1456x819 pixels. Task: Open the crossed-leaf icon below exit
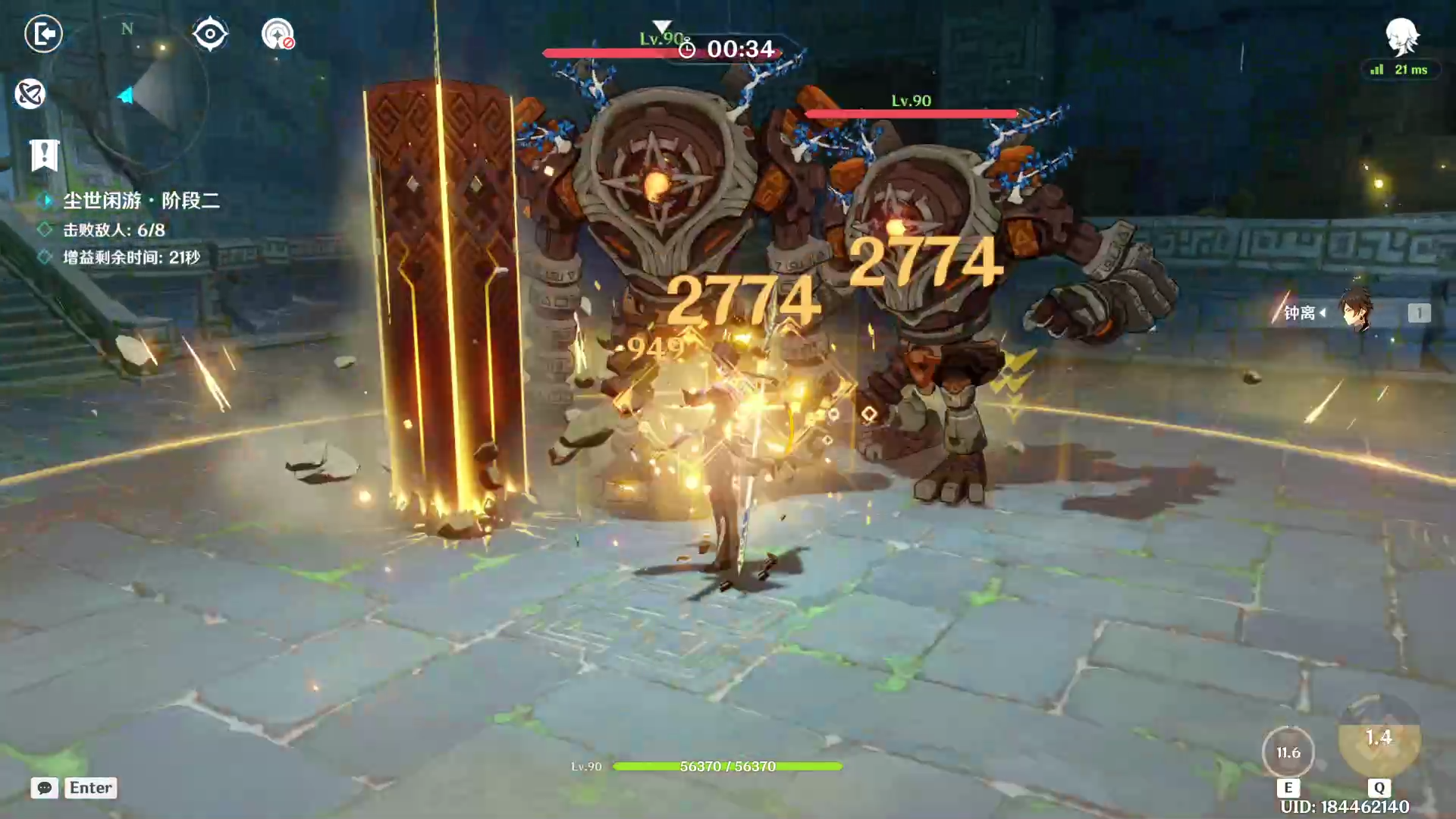[x=30, y=94]
